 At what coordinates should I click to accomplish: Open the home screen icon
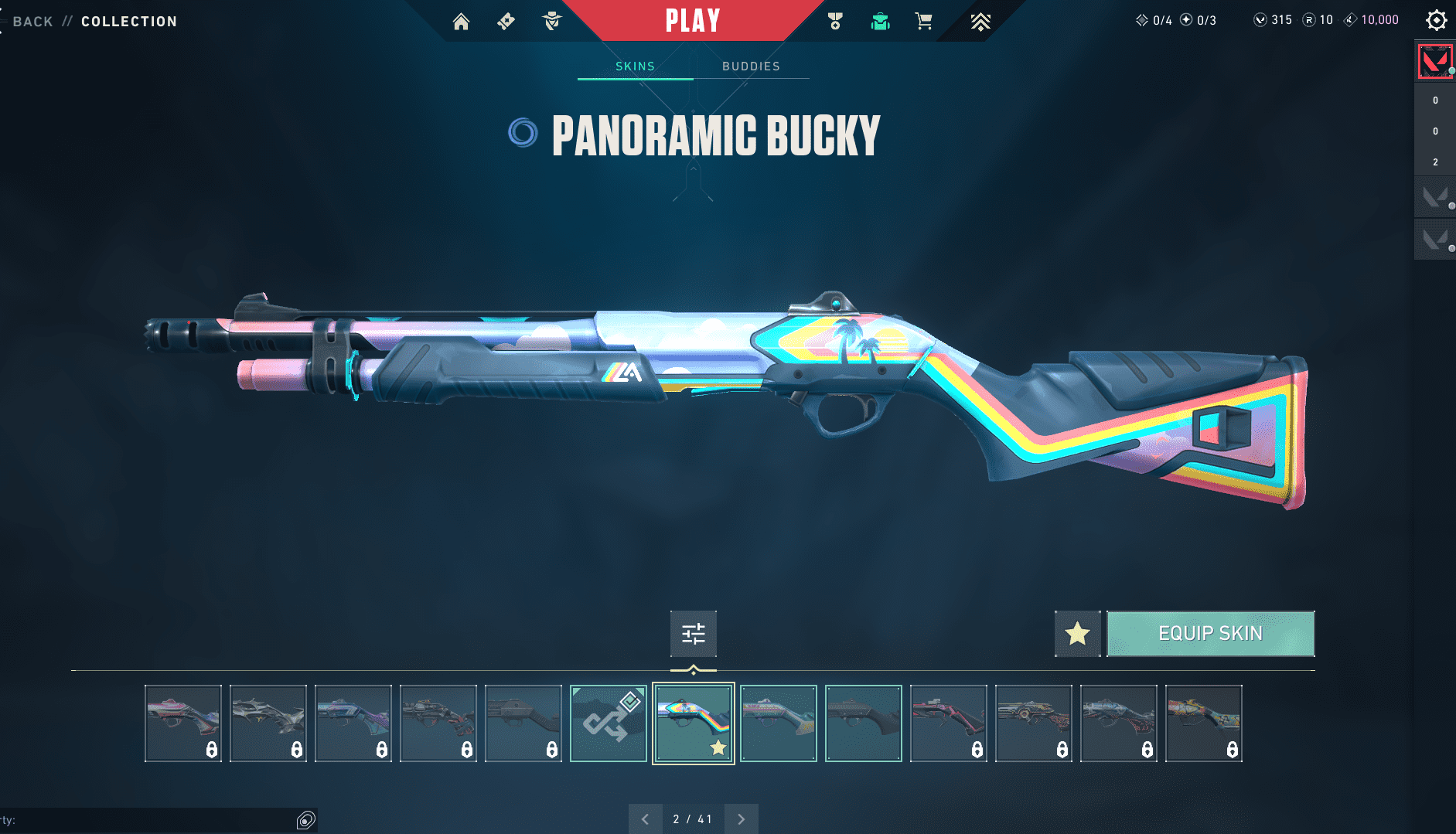461,22
